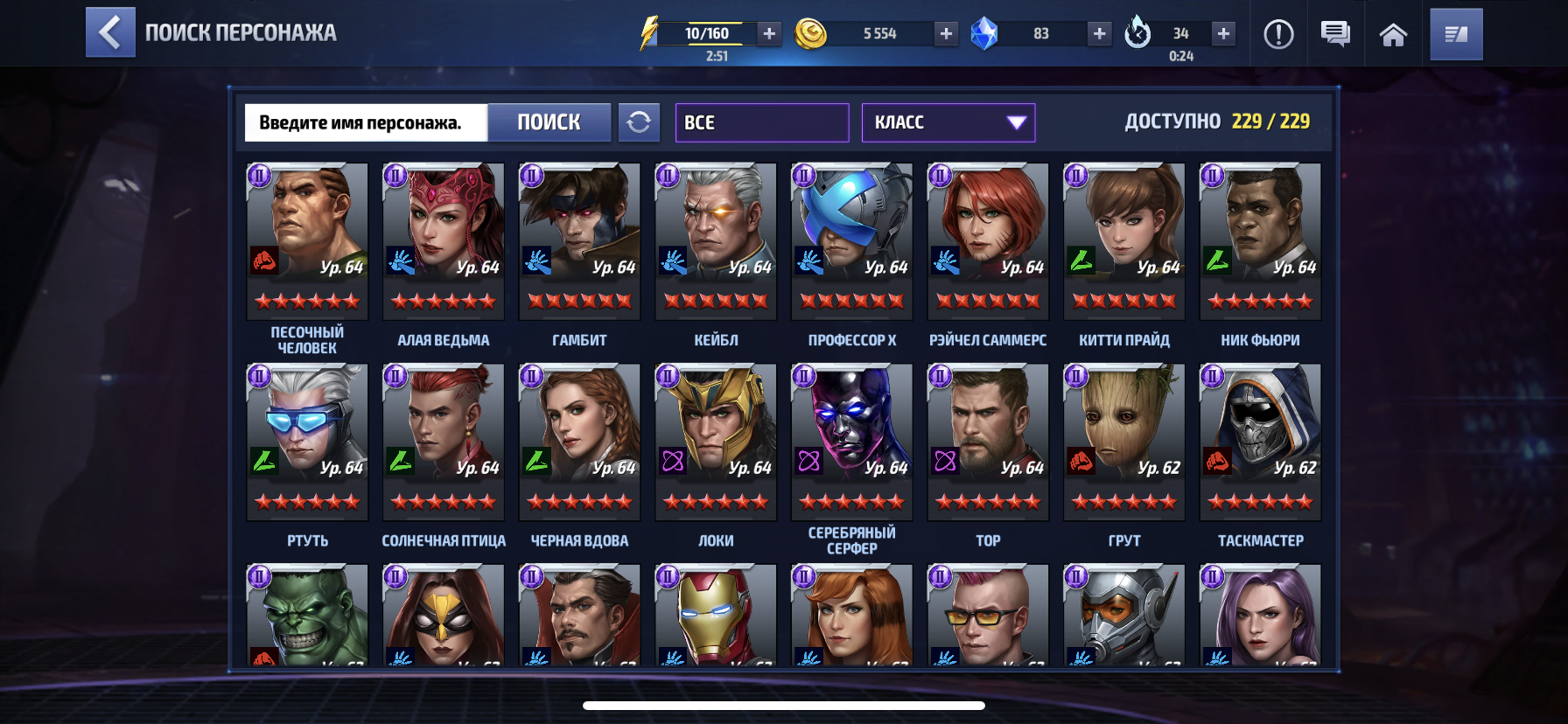Viewport: 1568px width, 724px height.
Task: Select the Таскмастер character card
Action: pos(1260,442)
